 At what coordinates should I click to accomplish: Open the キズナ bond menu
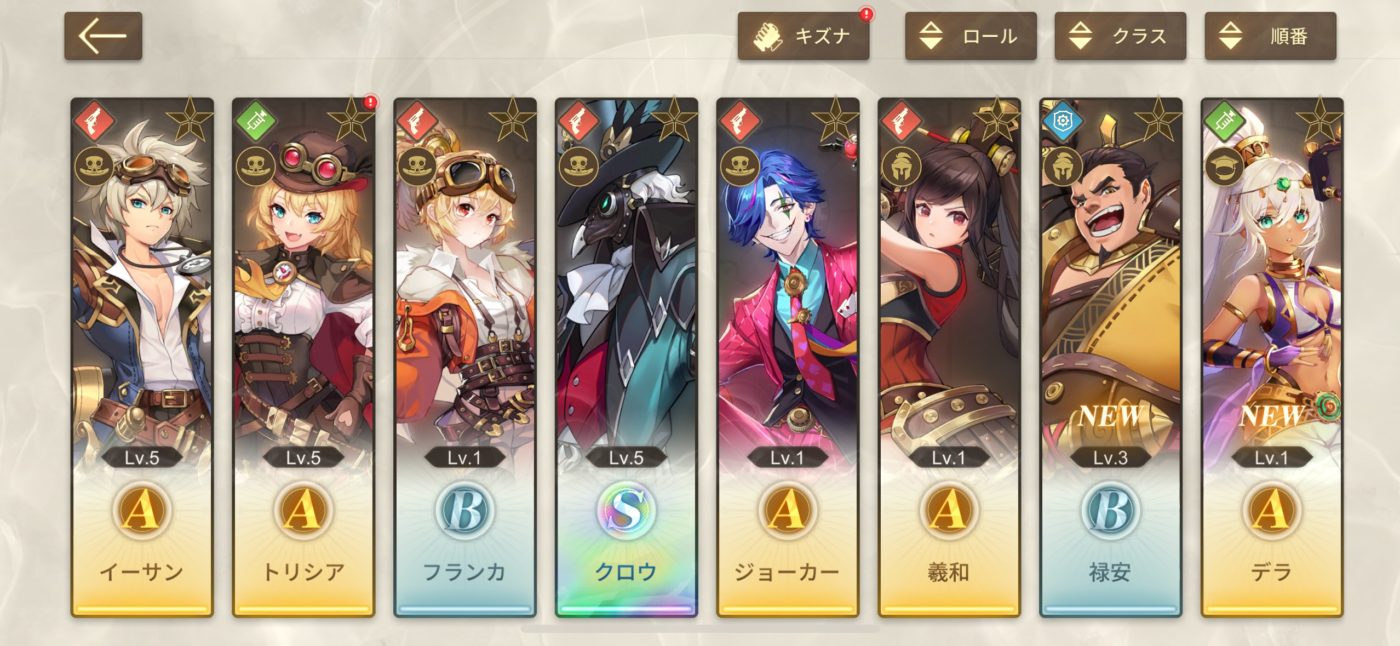pos(804,37)
